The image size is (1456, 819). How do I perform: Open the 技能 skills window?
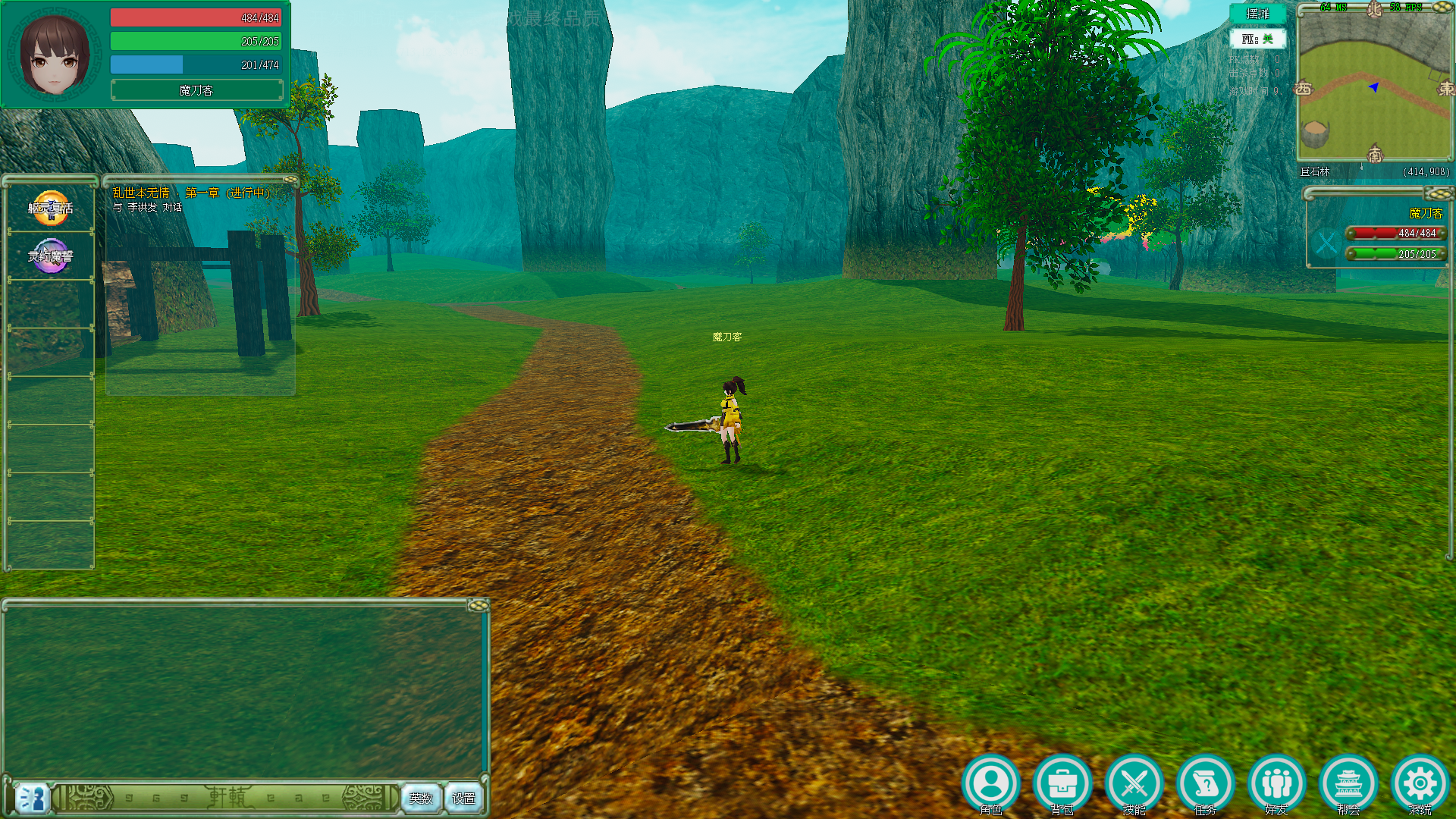[1134, 783]
